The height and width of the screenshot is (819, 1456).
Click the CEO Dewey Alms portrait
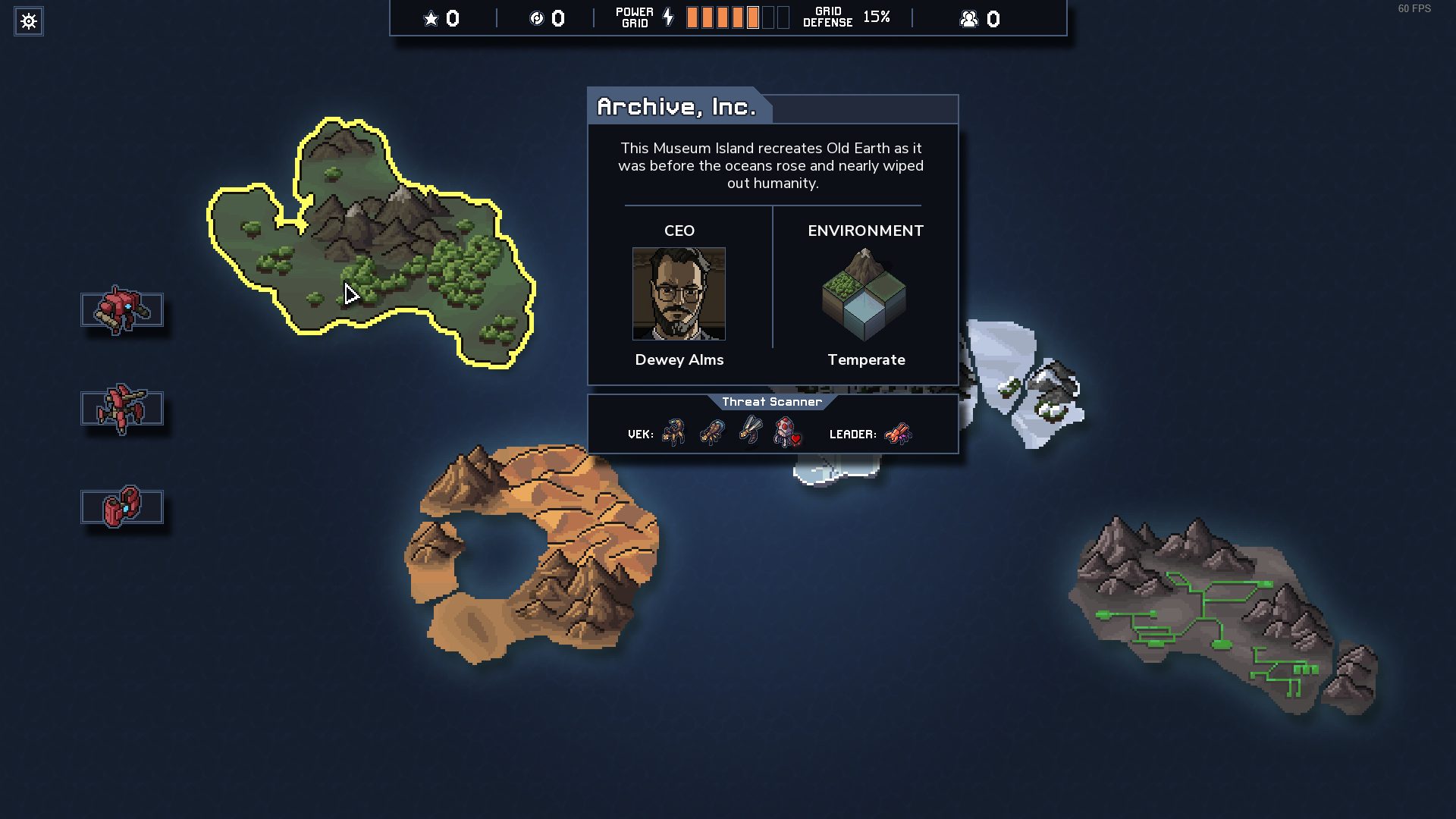click(679, 293)
